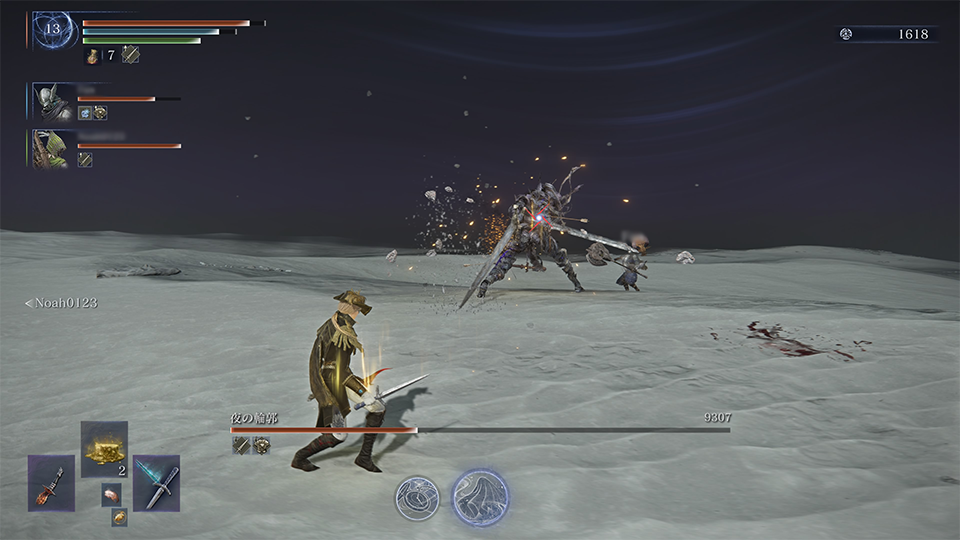The image size is (960, 540).
Task: Select the level 13 player emblem
Action: click(52, 30)
